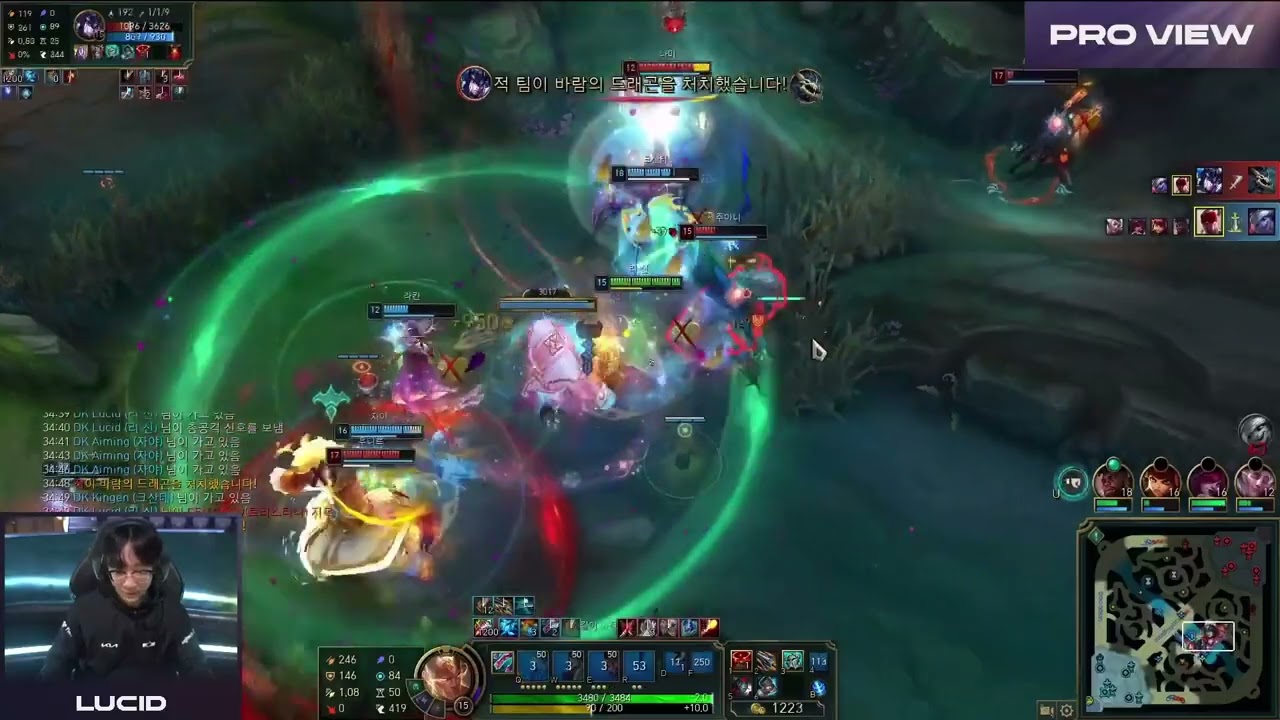
Task: Toggle the green ultimate-ready dot on first ally portrait
Action: [x=1112, y=464]
